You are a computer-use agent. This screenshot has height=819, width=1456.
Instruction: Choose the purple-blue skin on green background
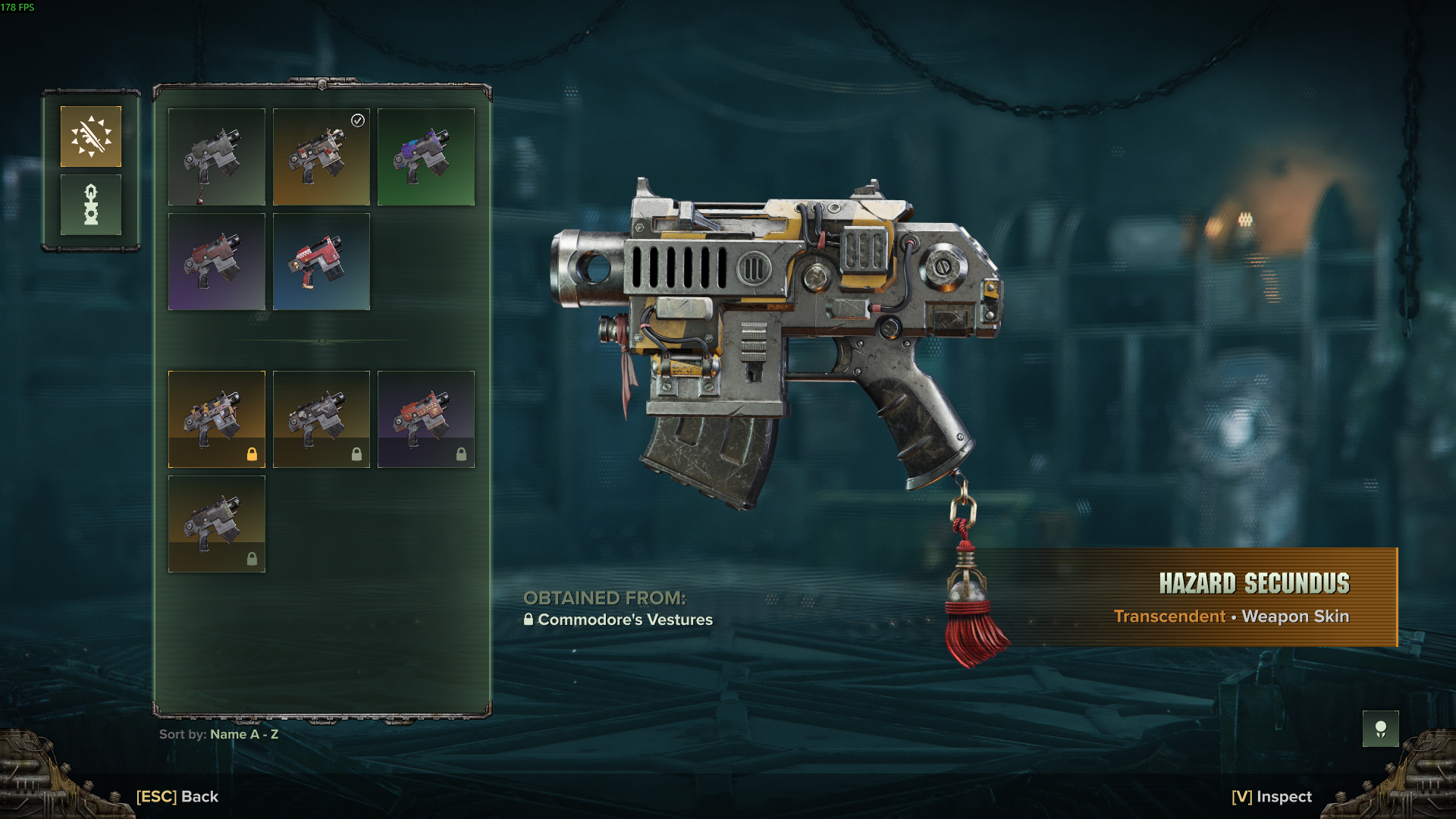tap(426, 157)
